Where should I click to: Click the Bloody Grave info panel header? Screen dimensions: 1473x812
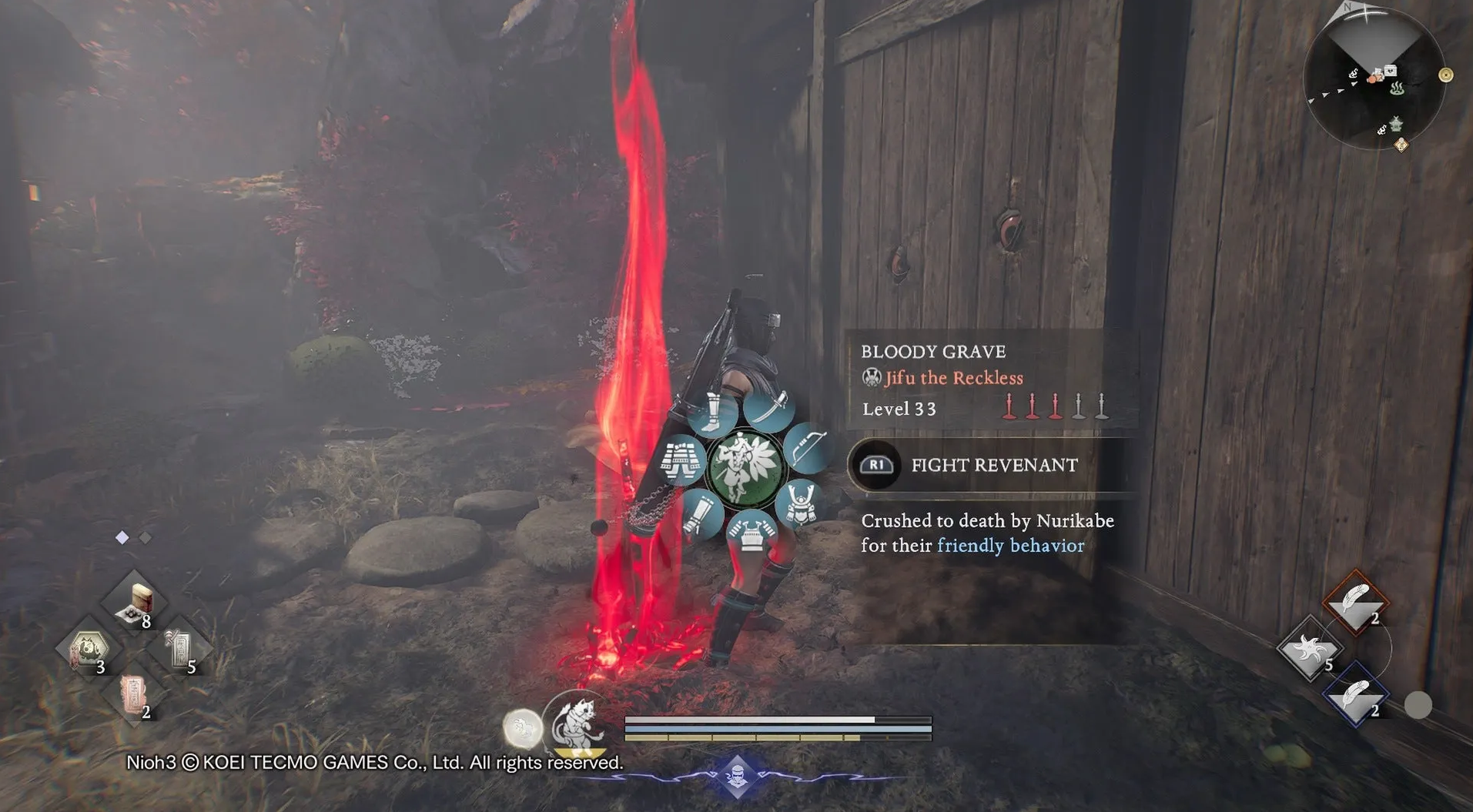click(x=933, y=352)
